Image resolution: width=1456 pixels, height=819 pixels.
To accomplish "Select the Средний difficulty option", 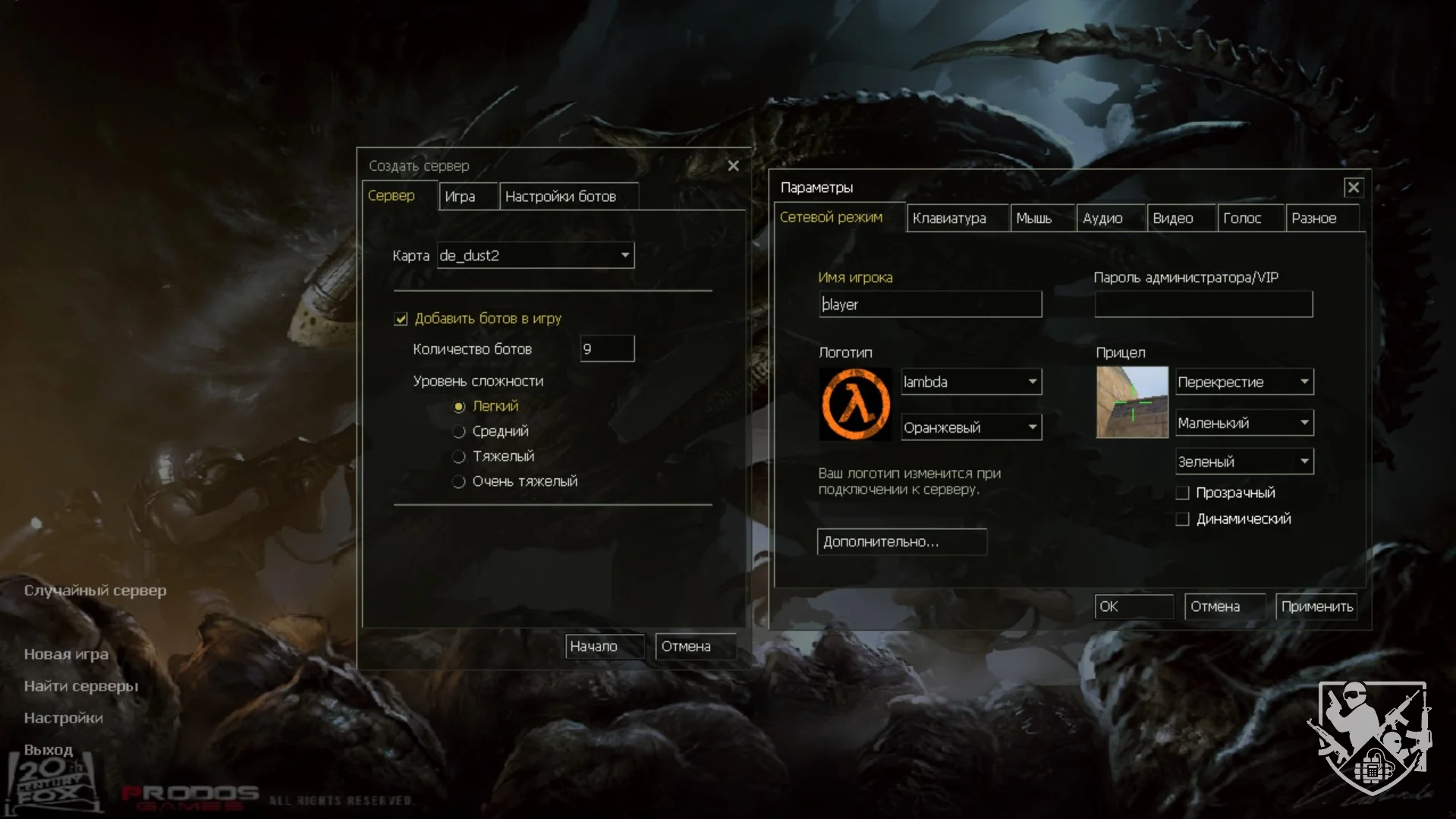I will coord(459,432).
